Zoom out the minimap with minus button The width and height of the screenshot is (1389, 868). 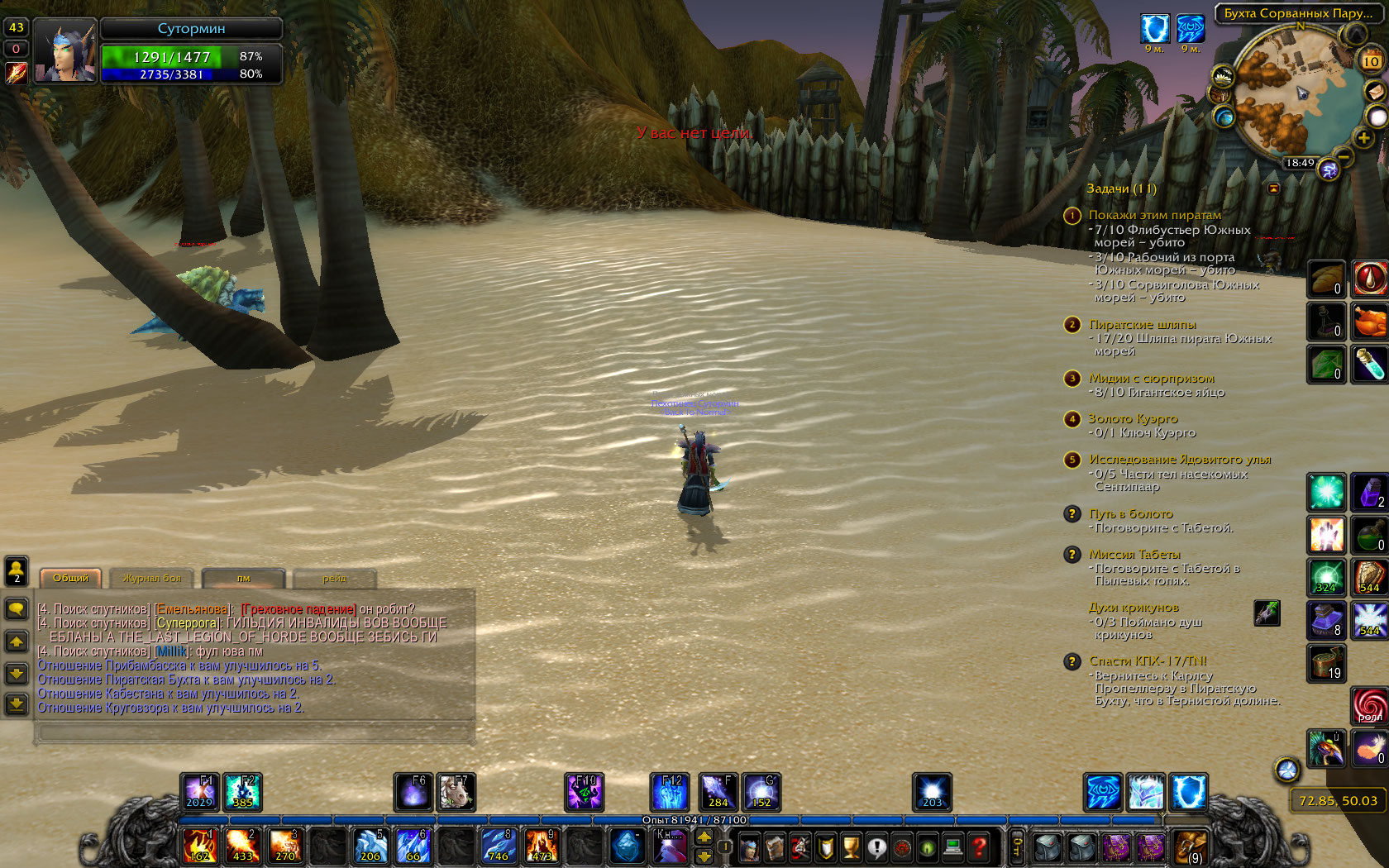(1344, 155)
